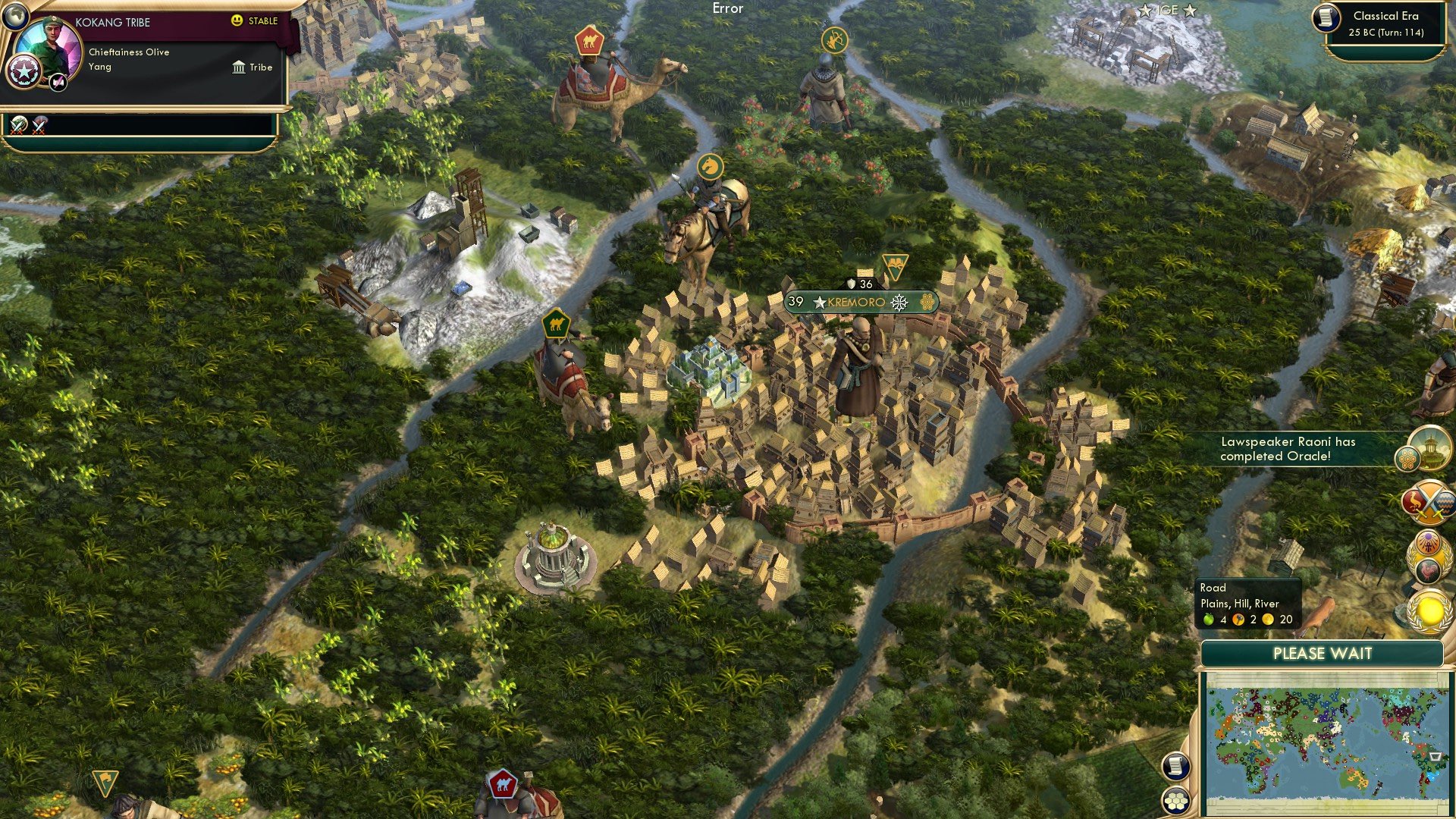Screen dimensions: 1456x819
Task: Expand the Kremoro city banner
Action: (855, 301)
